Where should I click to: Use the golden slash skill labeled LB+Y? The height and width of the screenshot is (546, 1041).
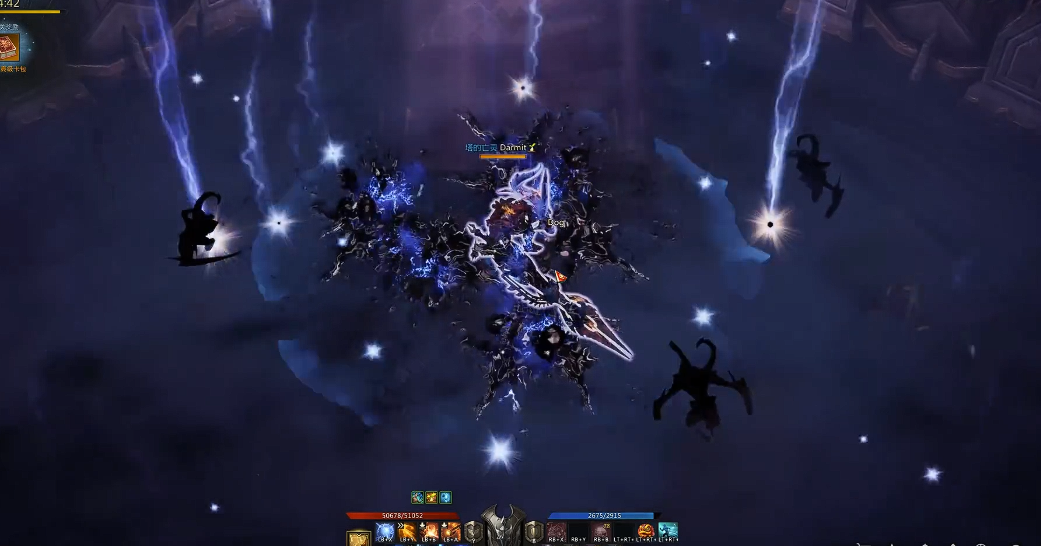(x=408, y=531)
